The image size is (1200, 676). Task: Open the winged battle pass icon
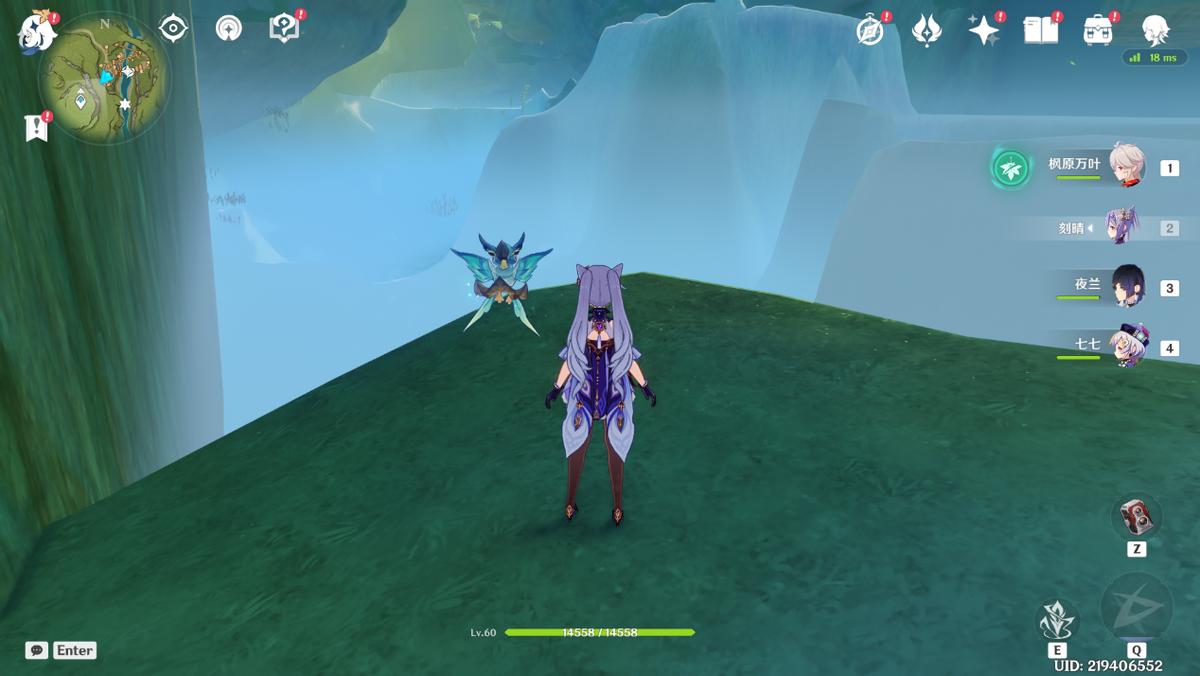point(927,30)
